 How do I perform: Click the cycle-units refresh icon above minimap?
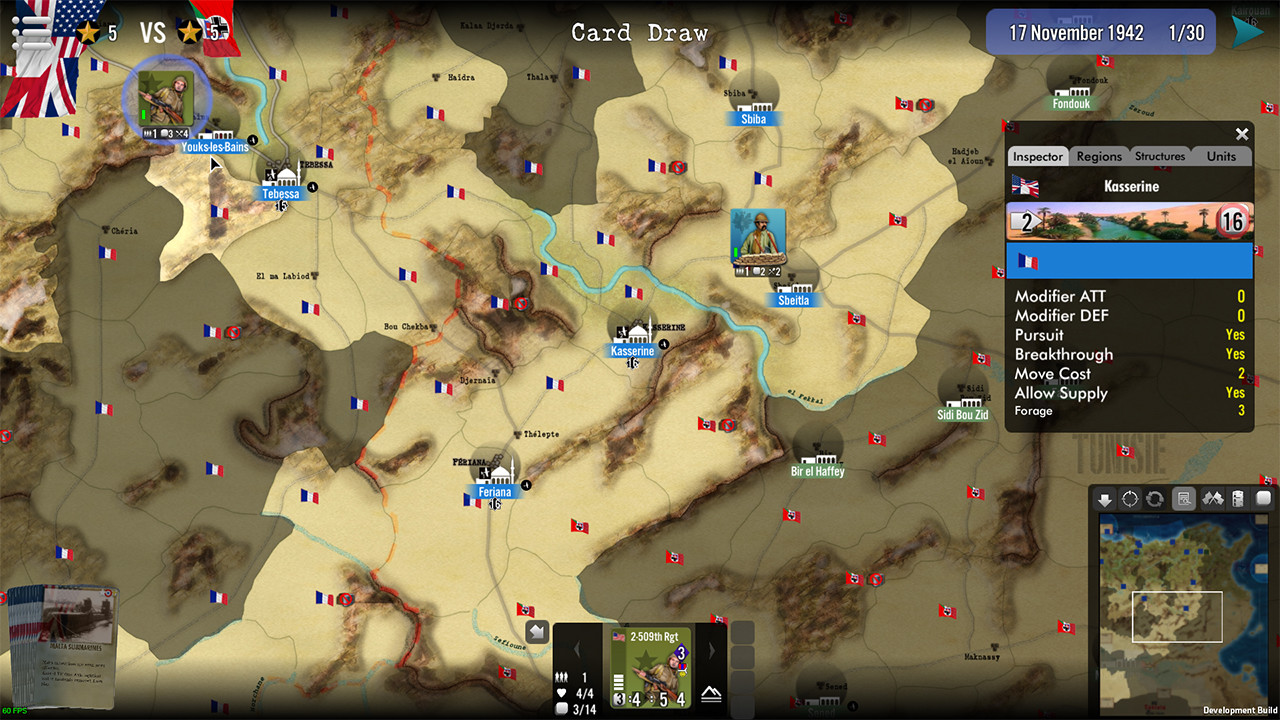1156,498
